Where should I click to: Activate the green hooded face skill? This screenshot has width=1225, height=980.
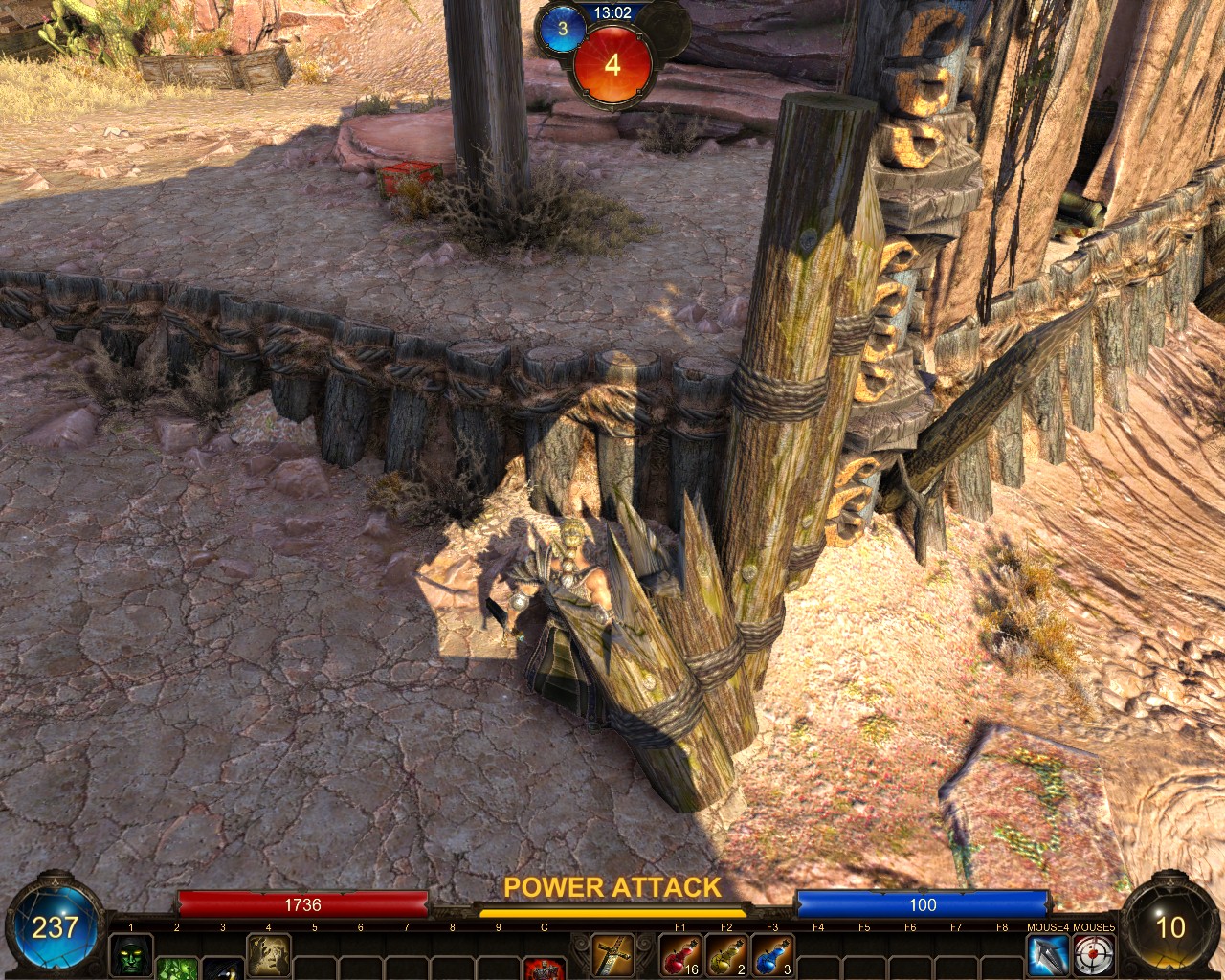[x=131, y=954]
